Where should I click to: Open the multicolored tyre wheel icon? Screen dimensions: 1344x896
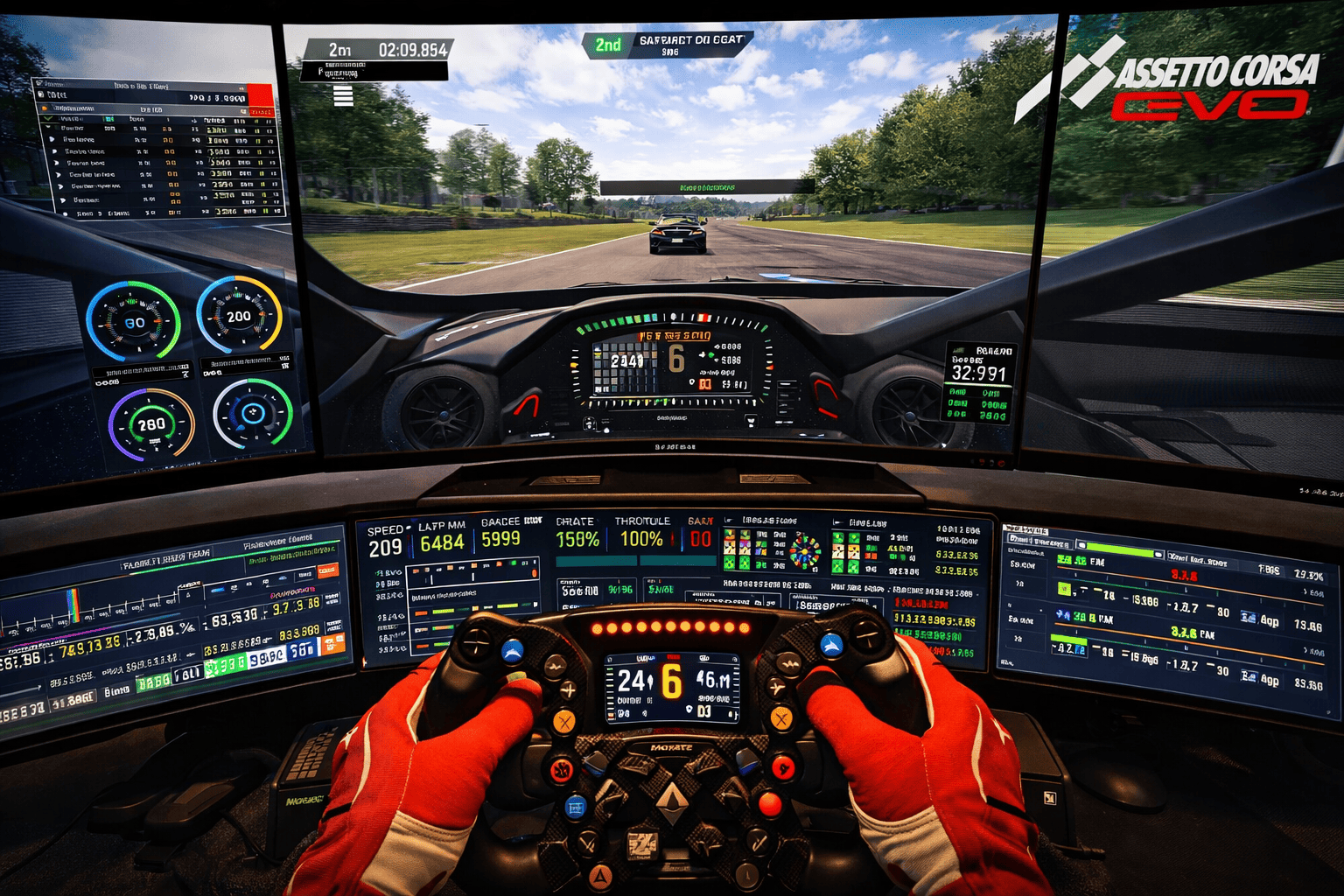pos(805,551)
